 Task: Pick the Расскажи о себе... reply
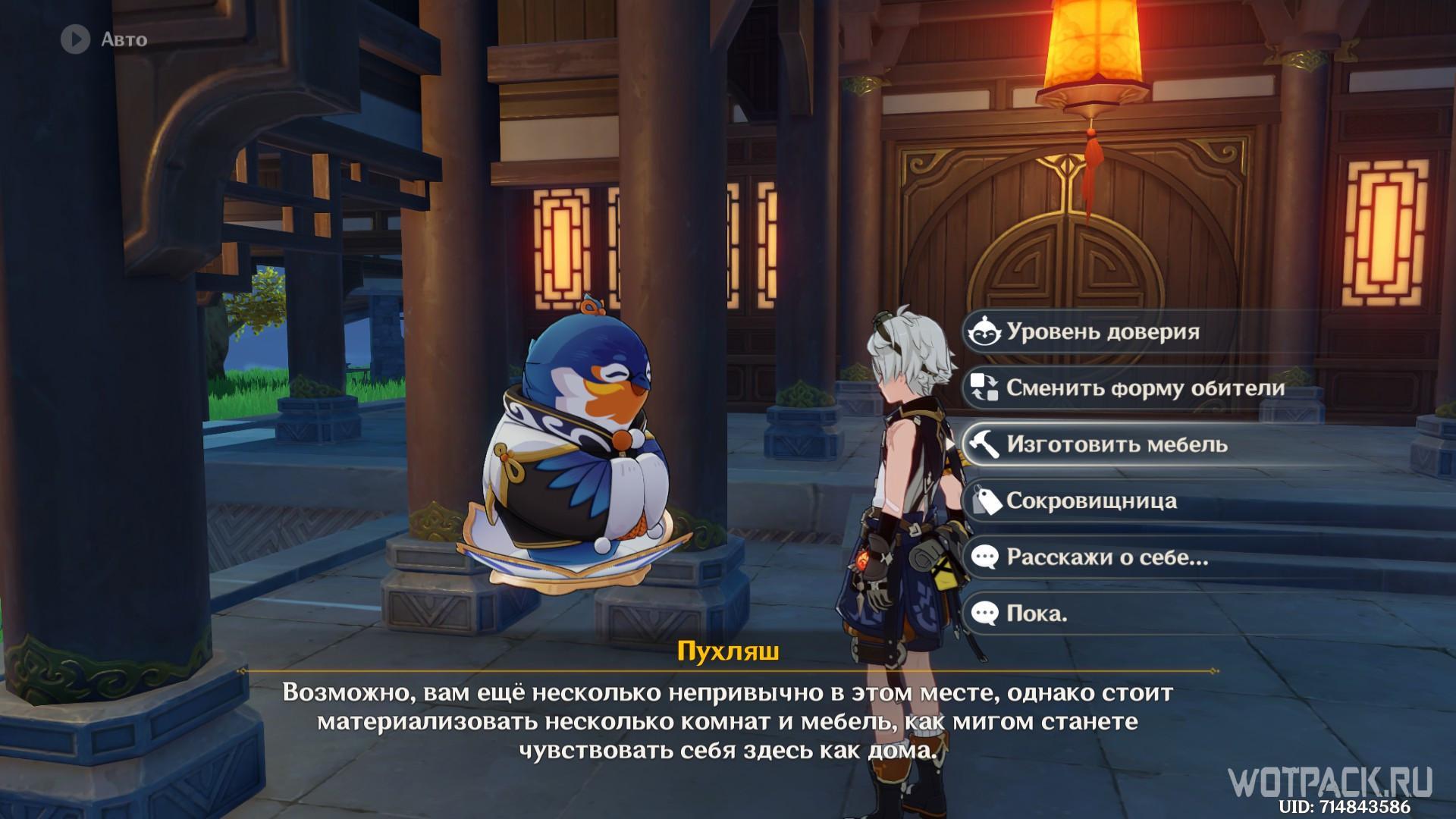[x=1106, y=557]
